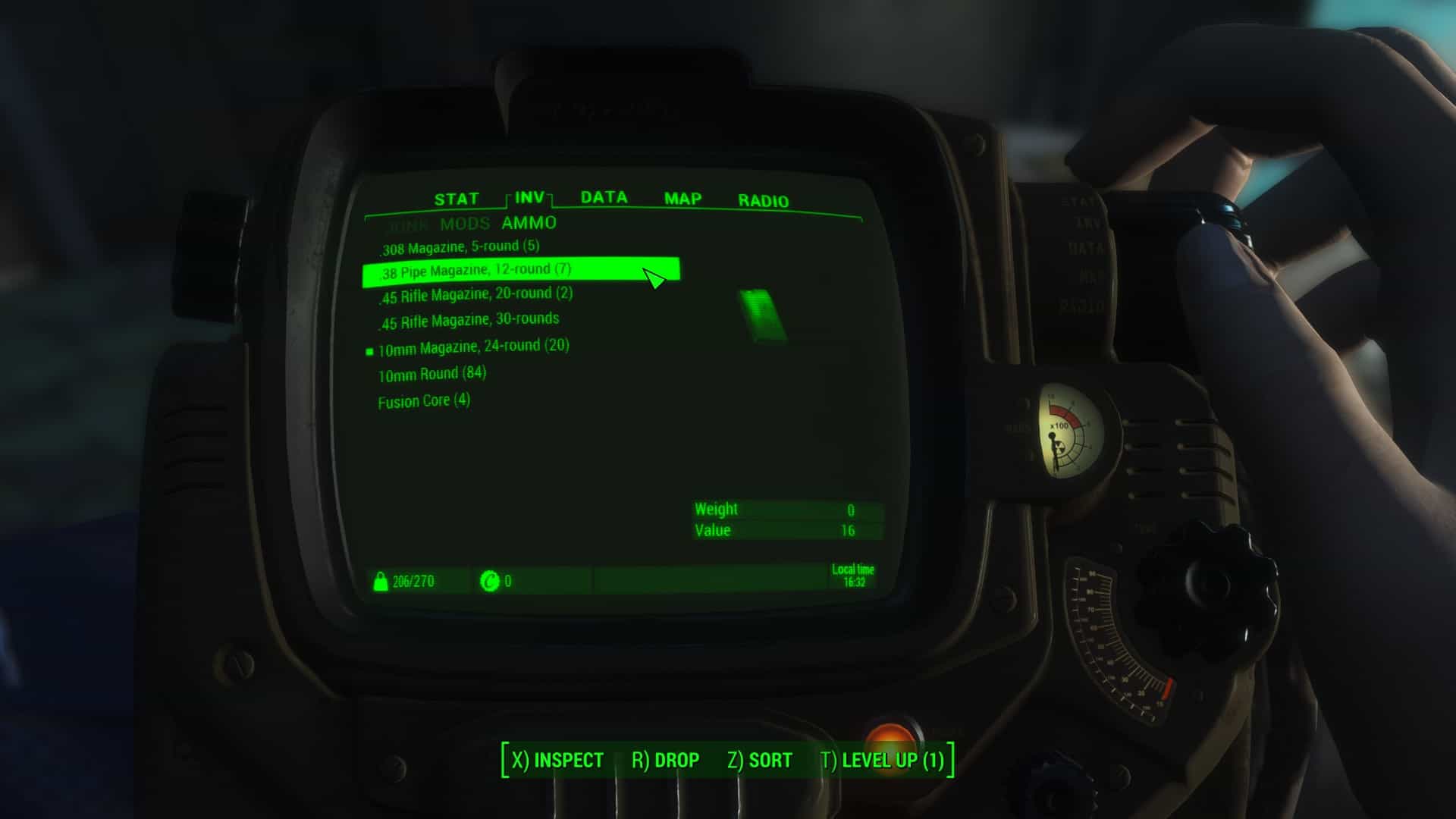The height and width of the screenshot is (819, 1456).
Task: Choose the .38 Pipe Magazine, 12-round entry
Action: tap(475, 271)
